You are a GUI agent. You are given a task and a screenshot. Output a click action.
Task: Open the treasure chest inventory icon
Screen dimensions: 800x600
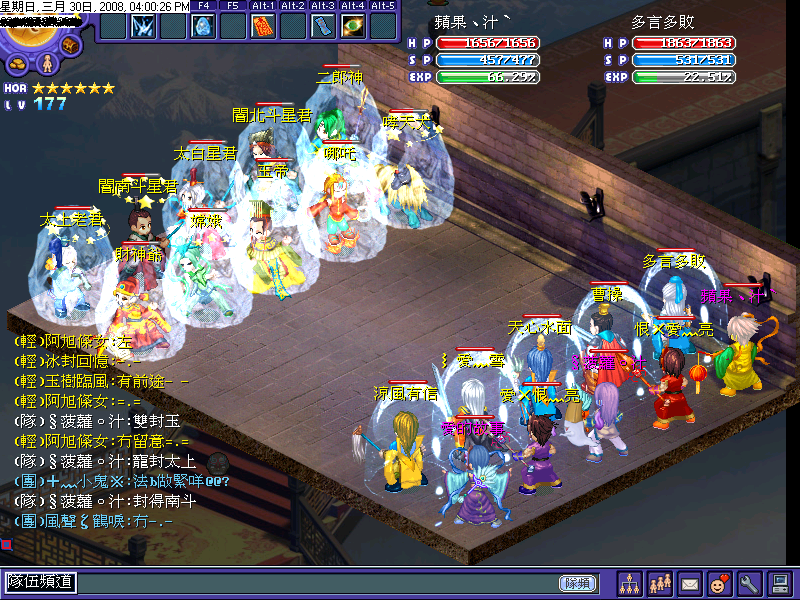(71, 45)
